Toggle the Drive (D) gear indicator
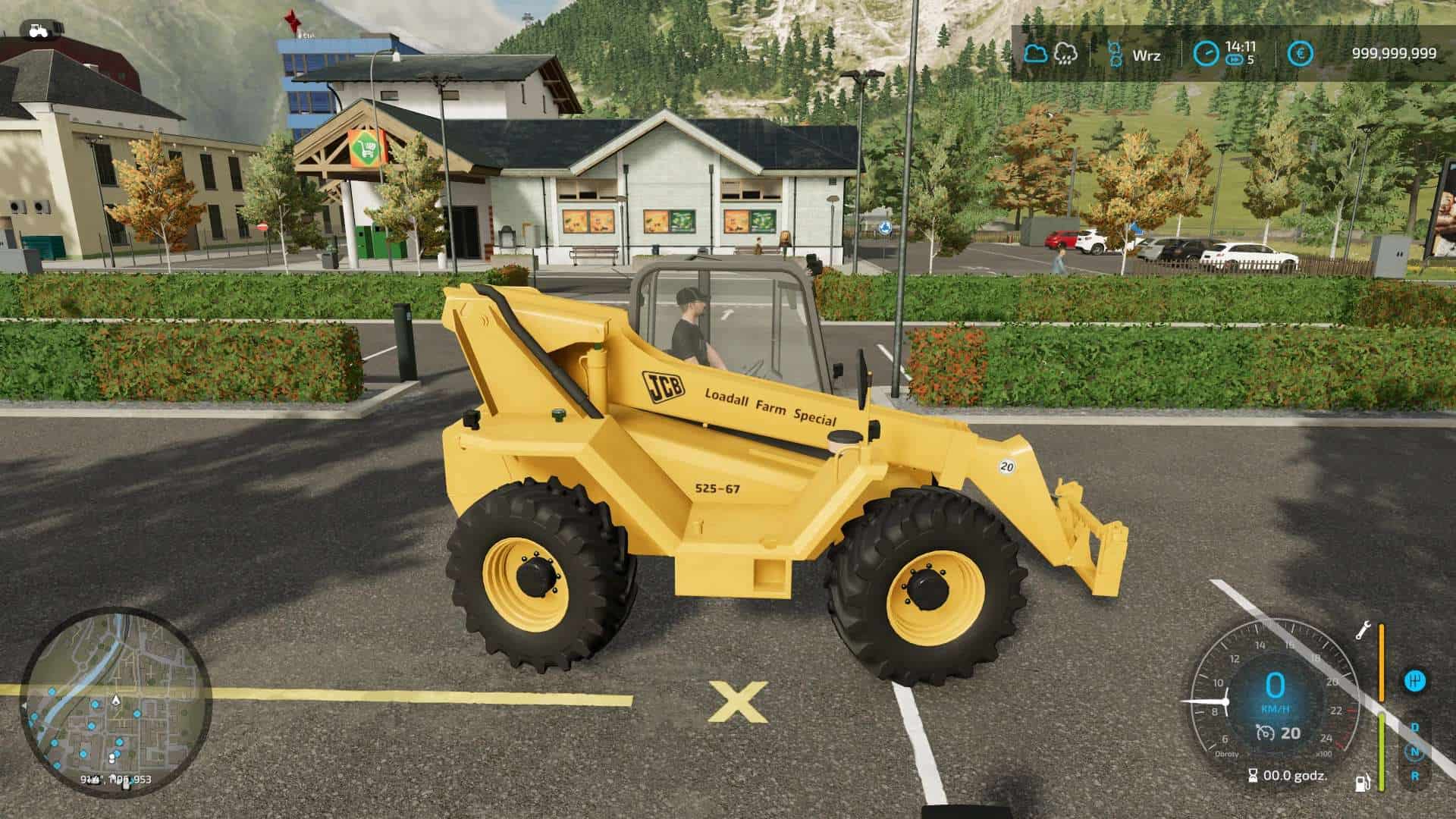 point(1415,728)
